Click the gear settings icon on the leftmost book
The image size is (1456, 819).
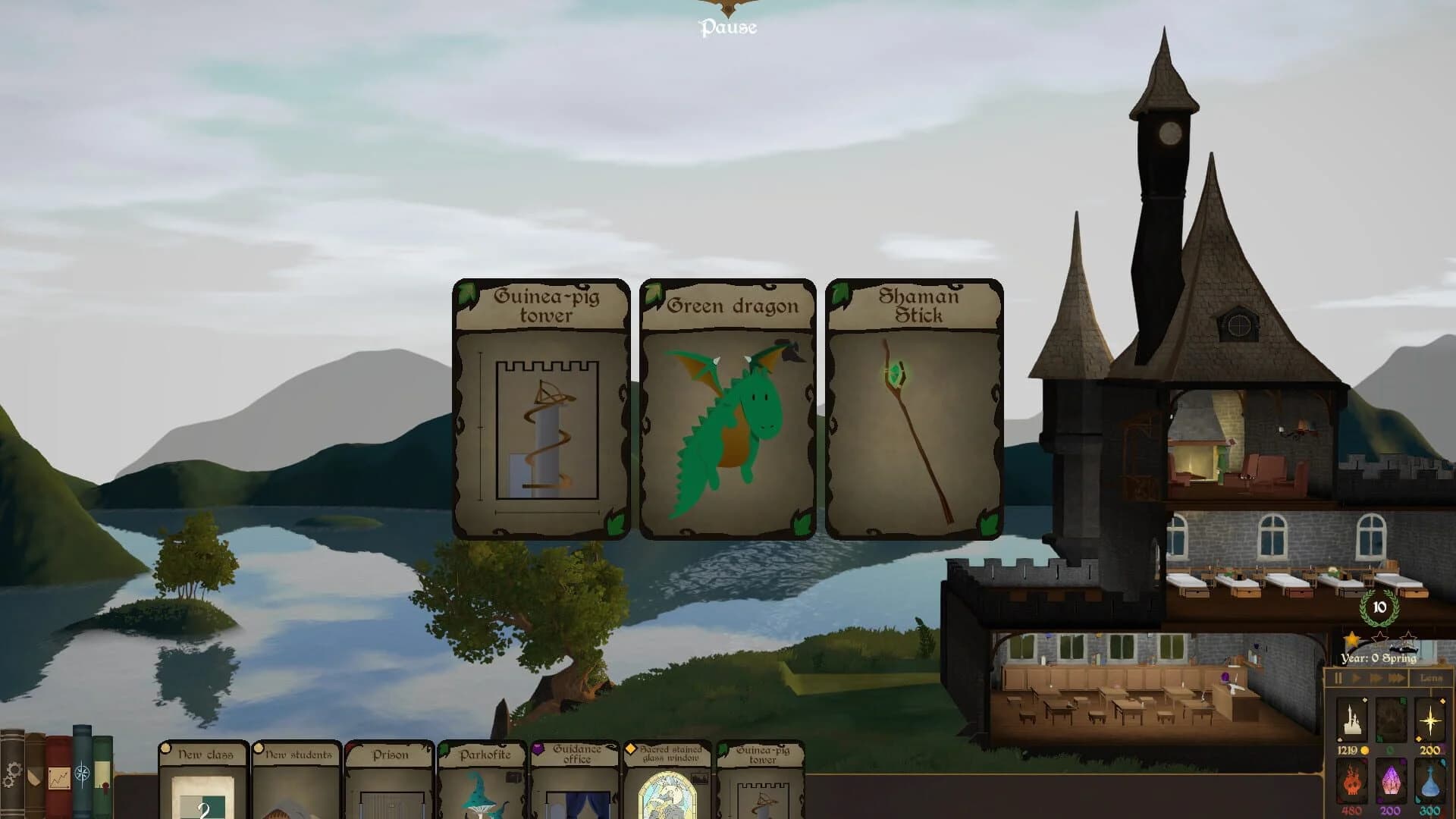click(x=12, y=773)
